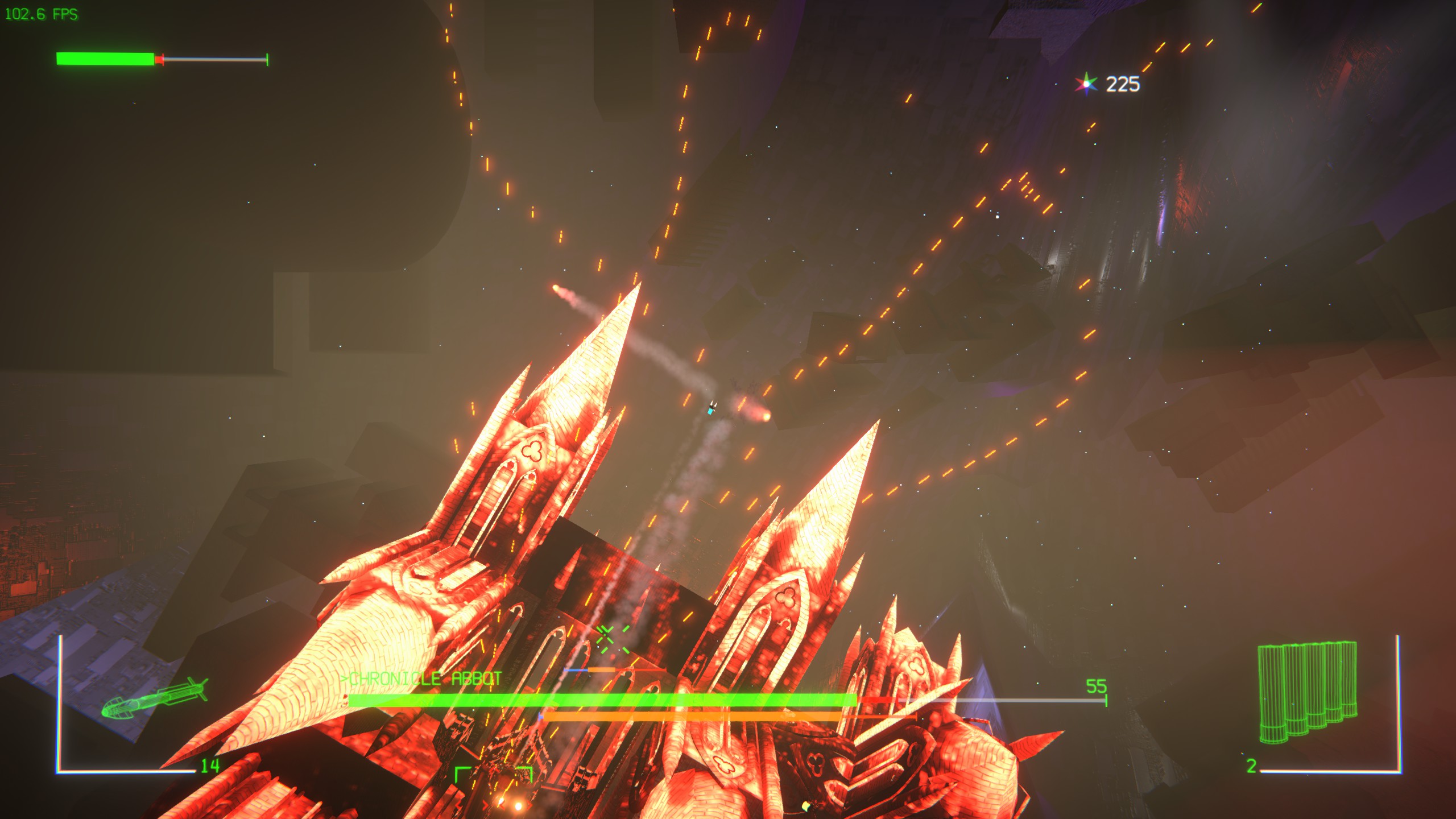Viewport: 1456px width, 819px height.
Task: Click the multicolored star currency icon
Action: point(1086,84)
